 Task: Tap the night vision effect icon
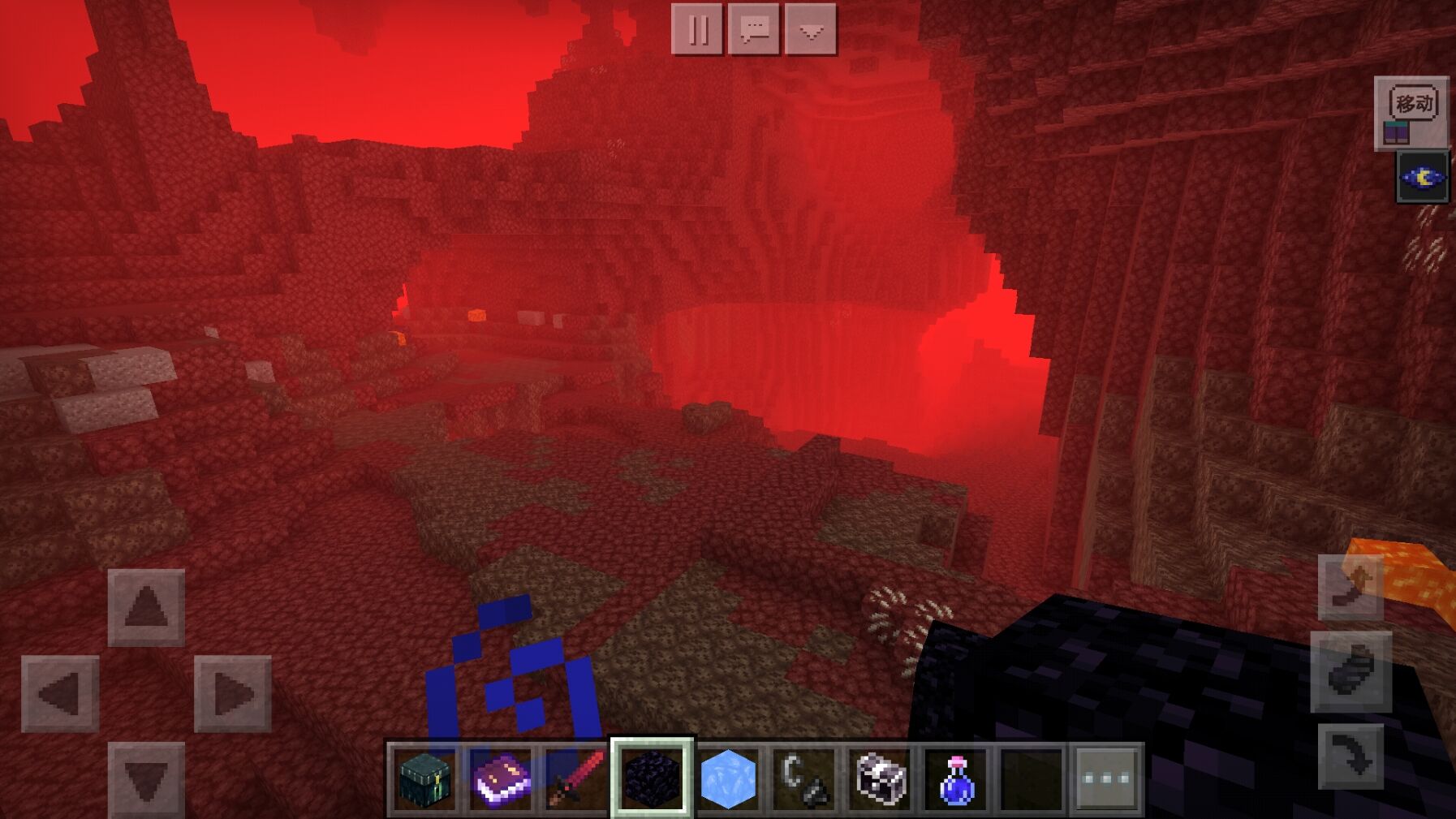coord(1422,177)
